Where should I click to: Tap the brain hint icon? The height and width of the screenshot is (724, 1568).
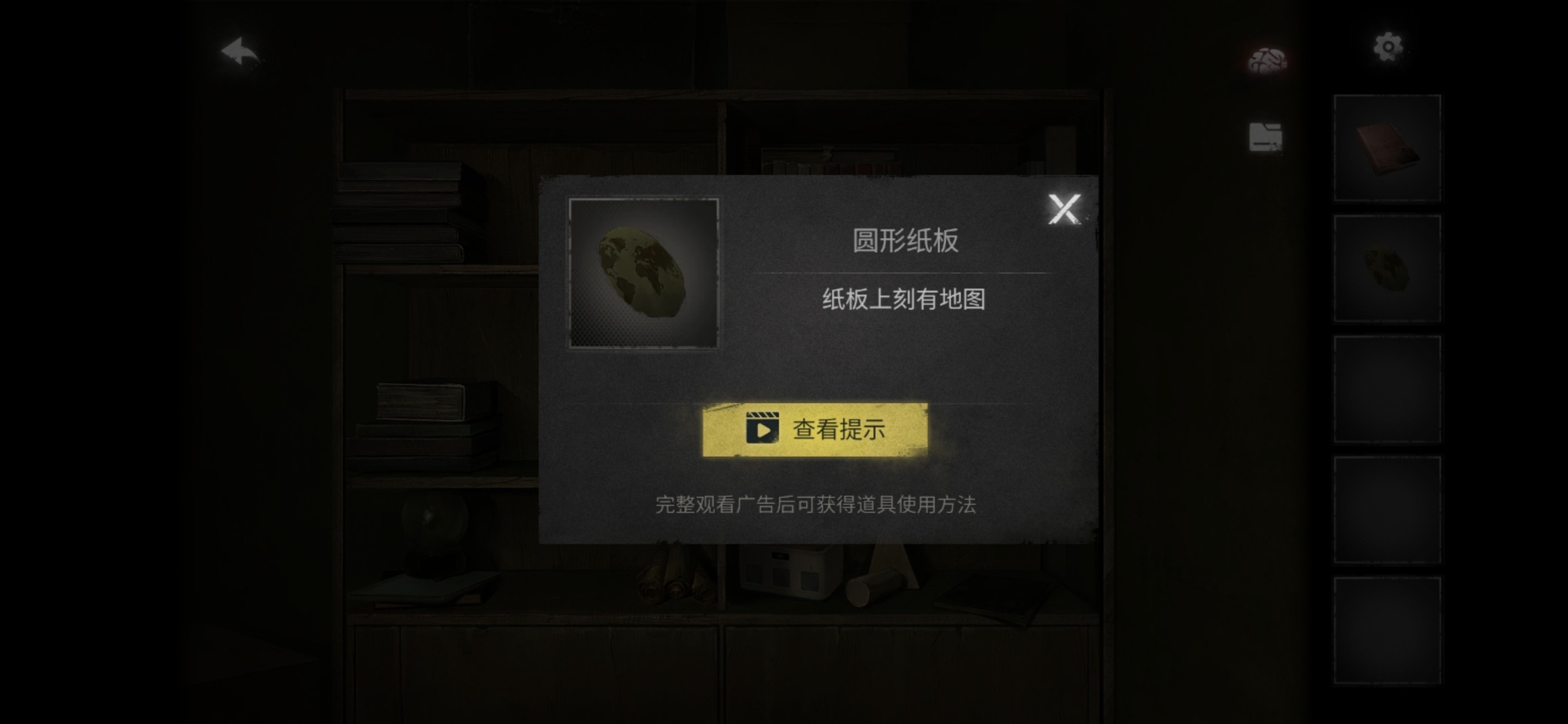tap(1268, 60)
